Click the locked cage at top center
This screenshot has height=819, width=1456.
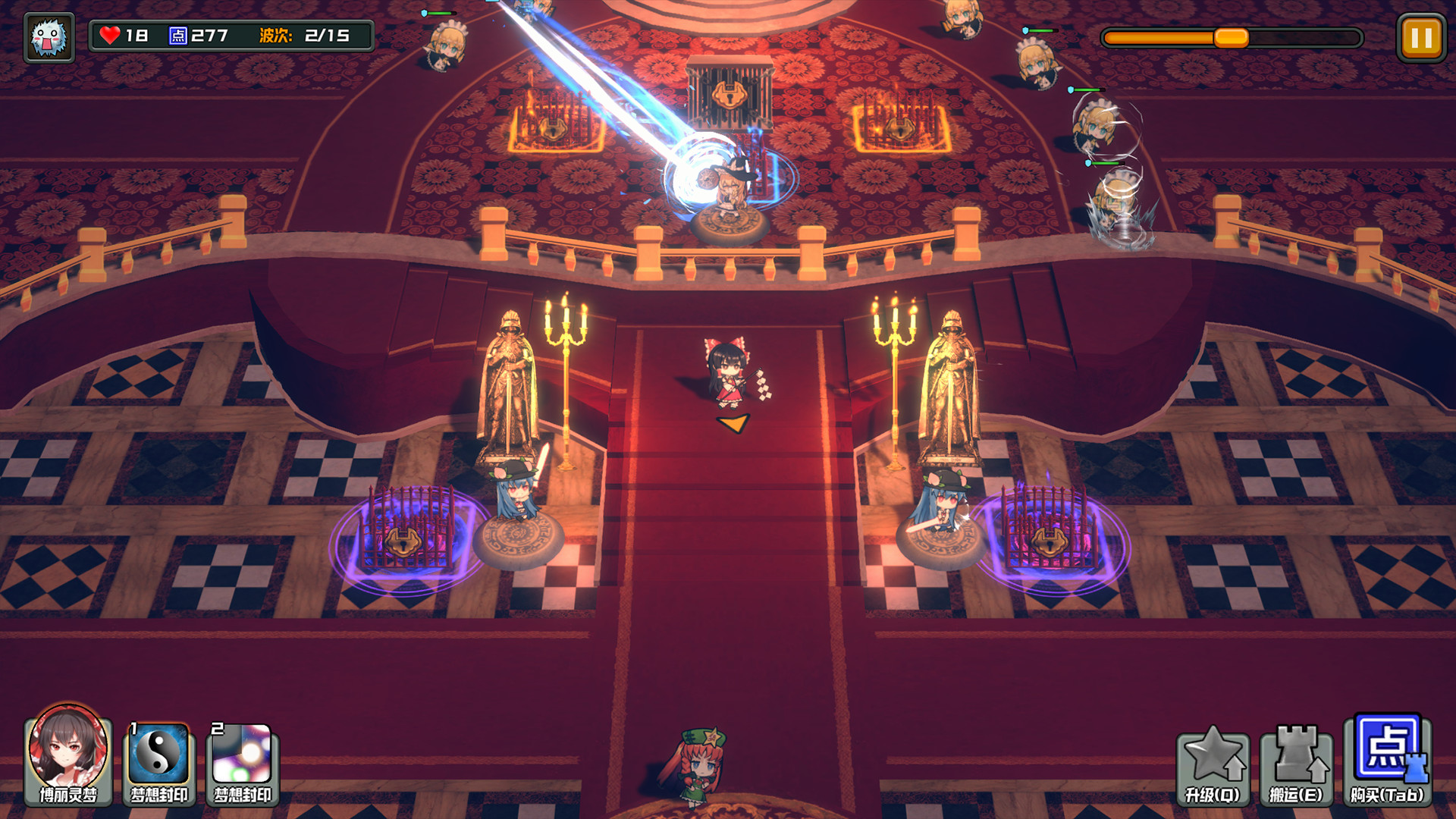[730, 95]
